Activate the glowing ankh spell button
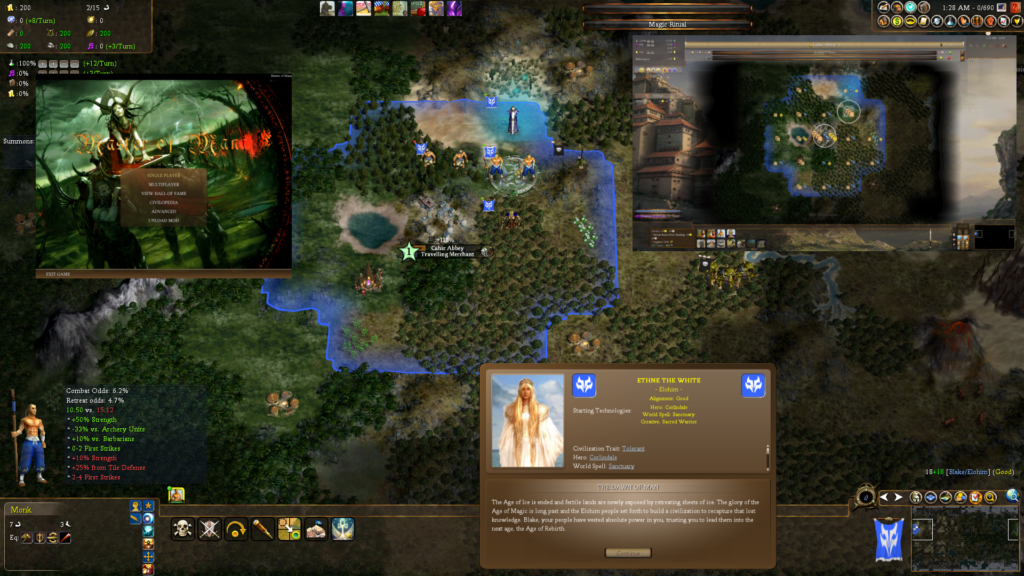Screen dimensions: 1024x576 tap(343, 529)
